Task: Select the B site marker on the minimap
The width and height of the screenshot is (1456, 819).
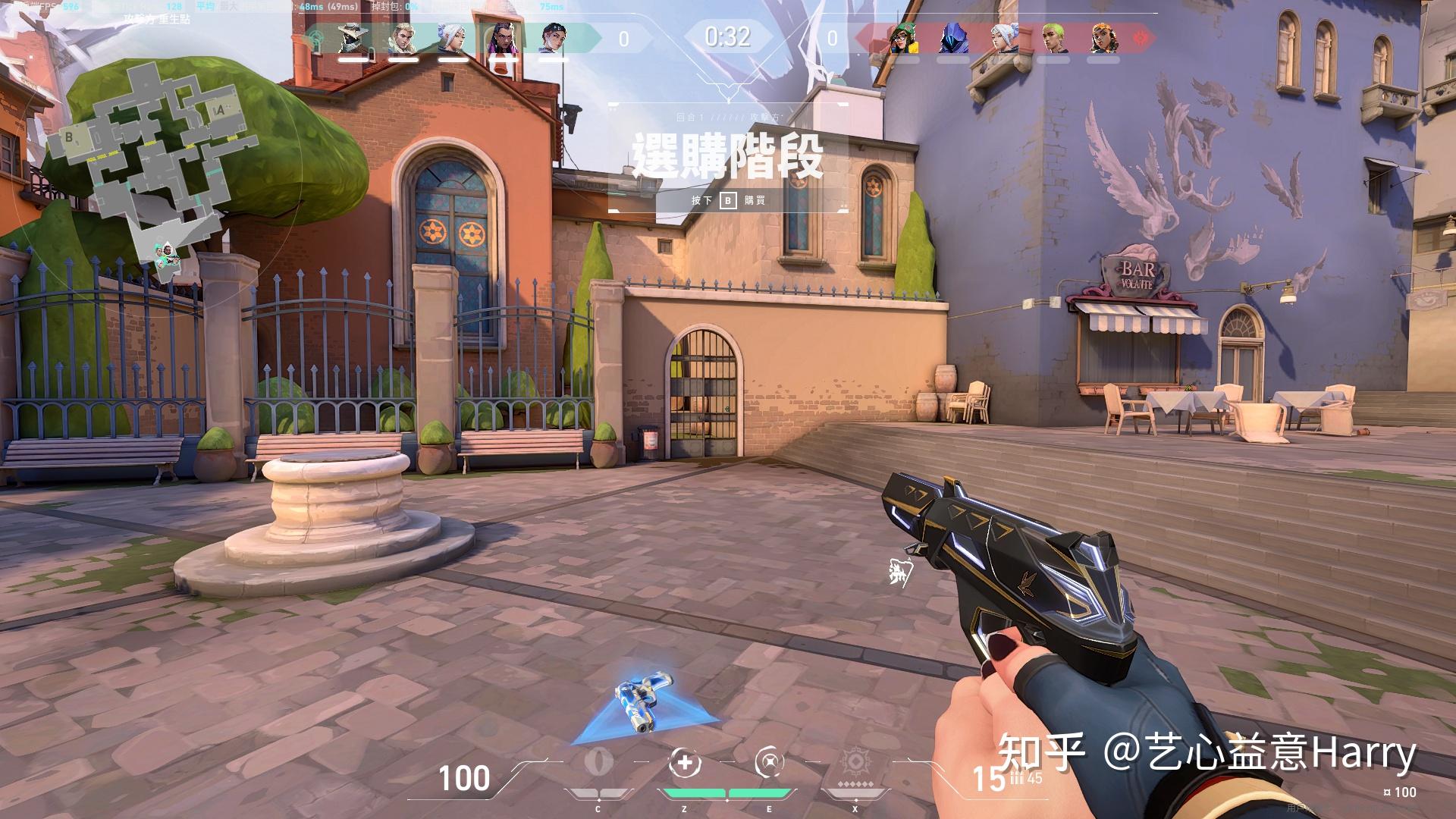Action: pyautogui.click(x=70, y=137)
